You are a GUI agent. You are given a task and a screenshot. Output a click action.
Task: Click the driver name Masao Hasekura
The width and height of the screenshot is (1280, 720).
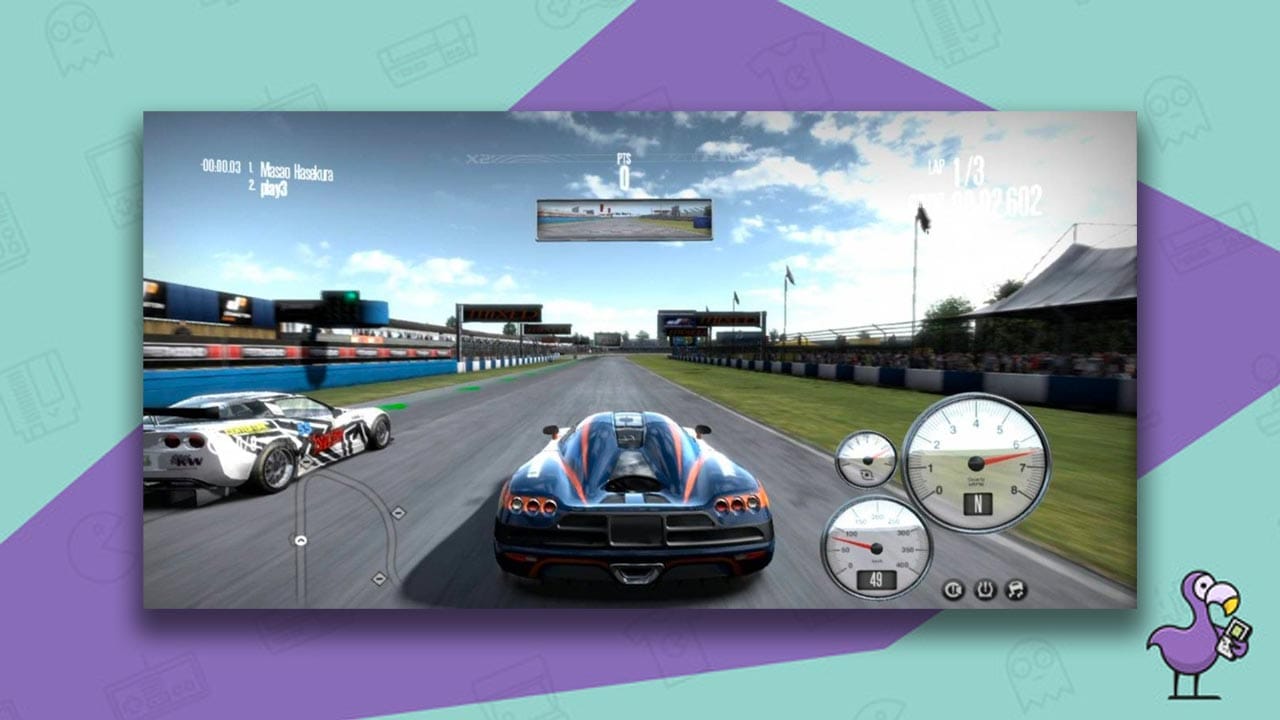tap(297, 169)
